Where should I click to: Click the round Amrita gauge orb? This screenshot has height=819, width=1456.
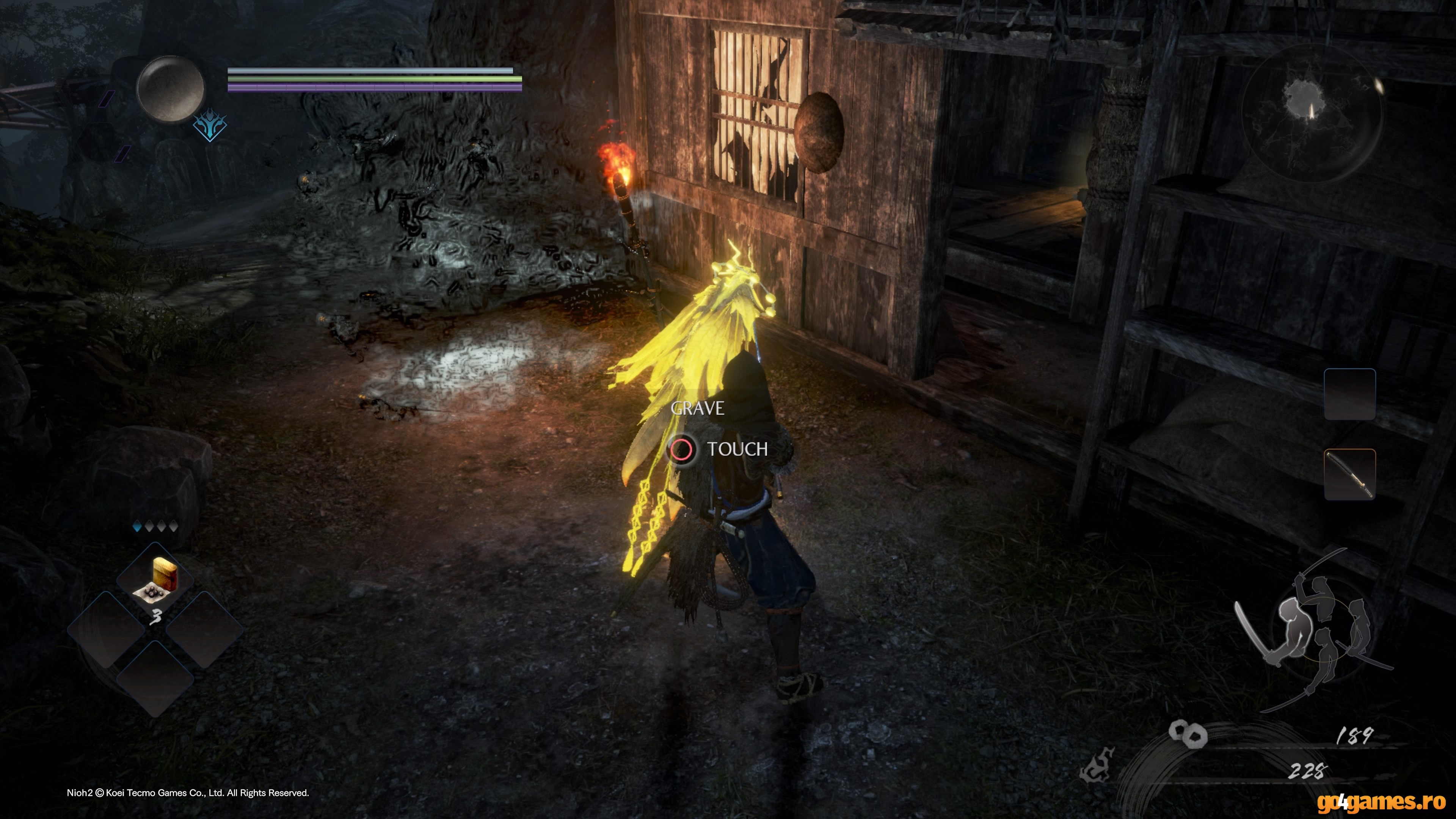170,89
